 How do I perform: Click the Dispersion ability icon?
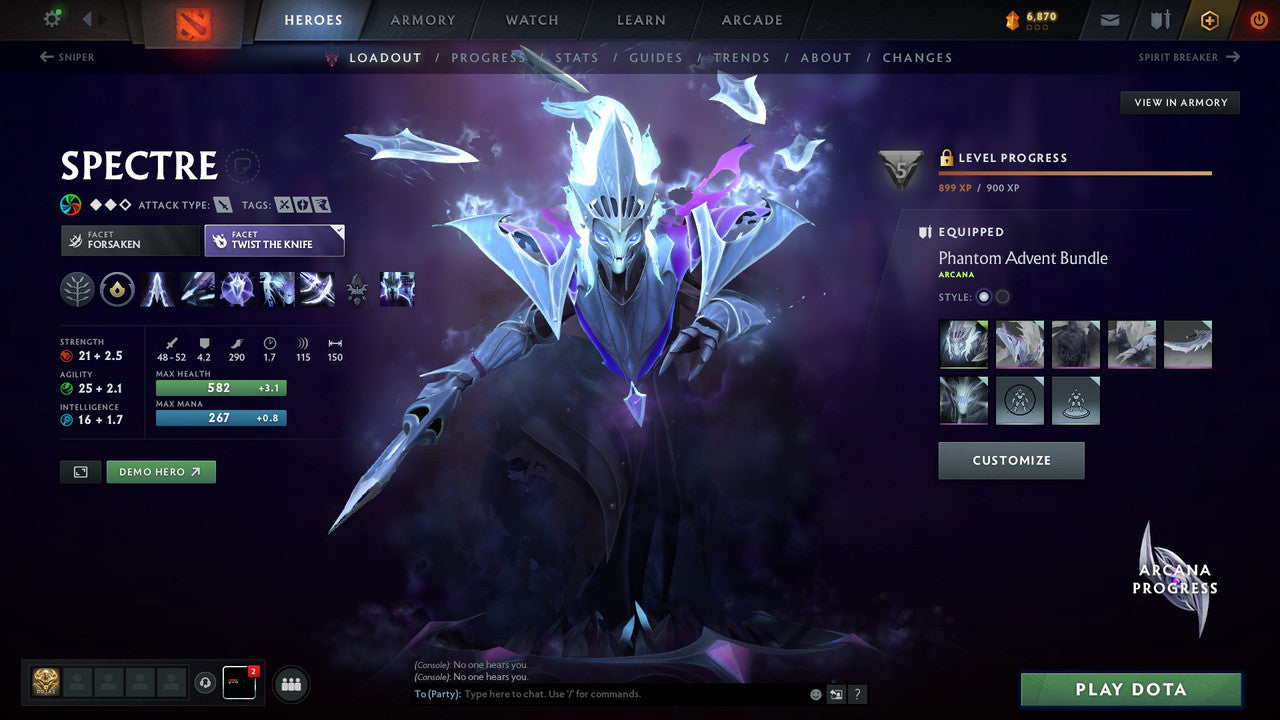tap(237, 290)
